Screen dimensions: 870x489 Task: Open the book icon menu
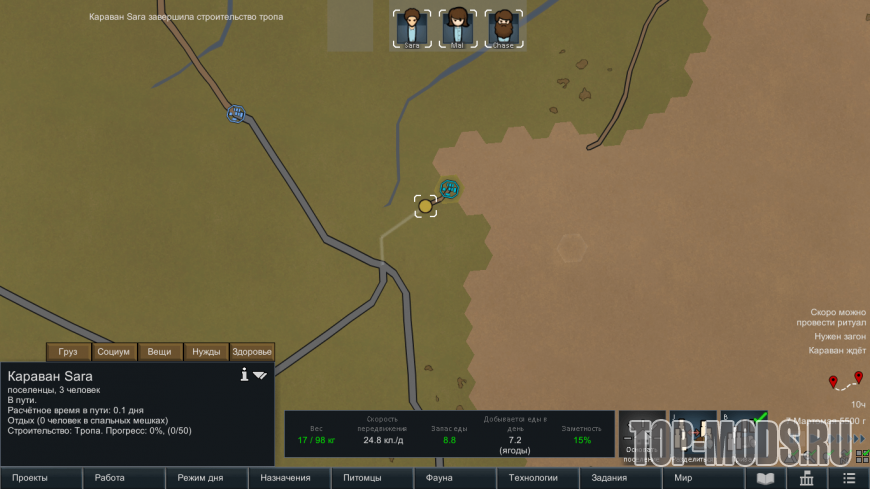765,478
